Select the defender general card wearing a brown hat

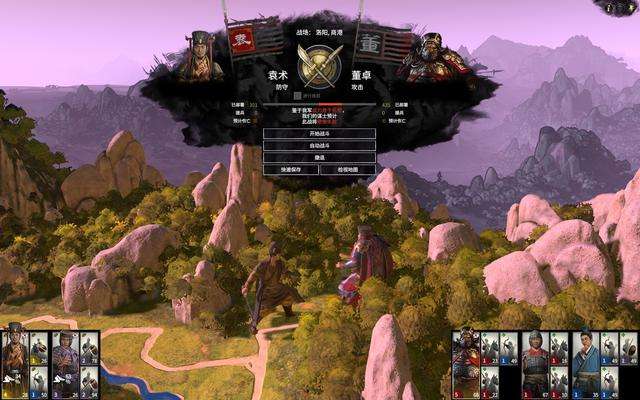pyautogui.click(x=14, y=361)
